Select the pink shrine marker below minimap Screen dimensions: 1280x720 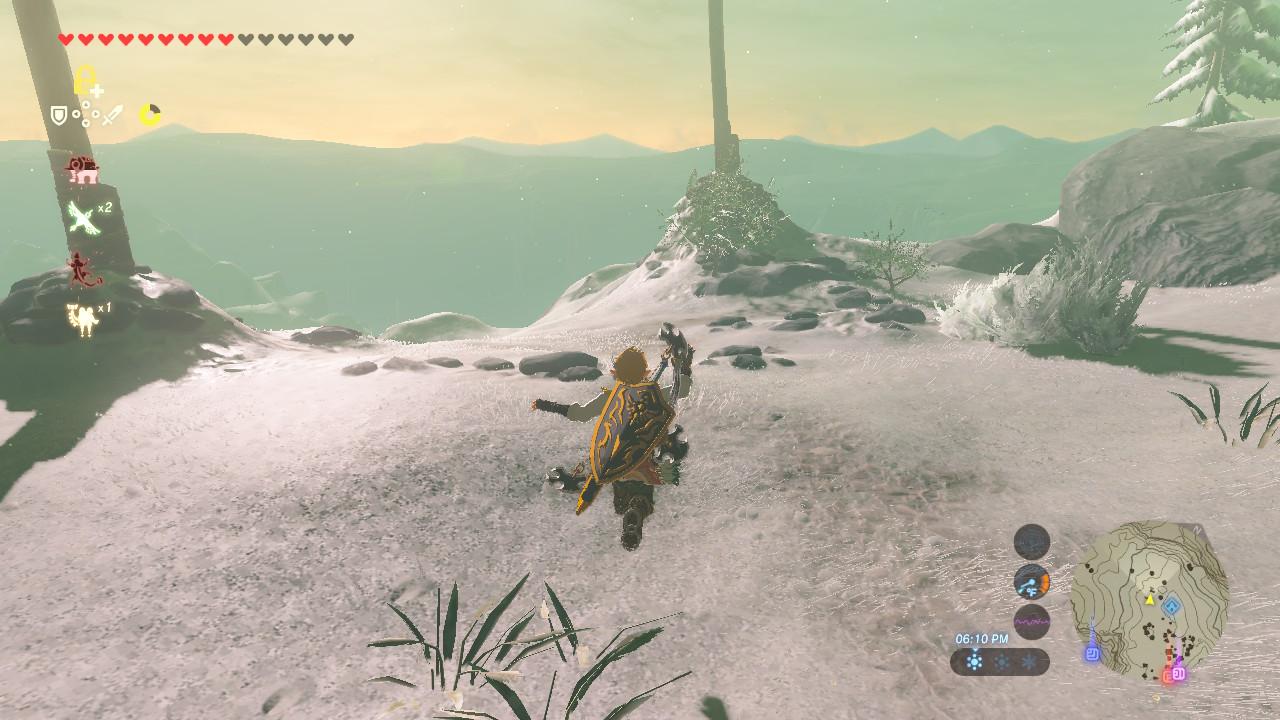pyautogui.click(x=1178, y=673)
